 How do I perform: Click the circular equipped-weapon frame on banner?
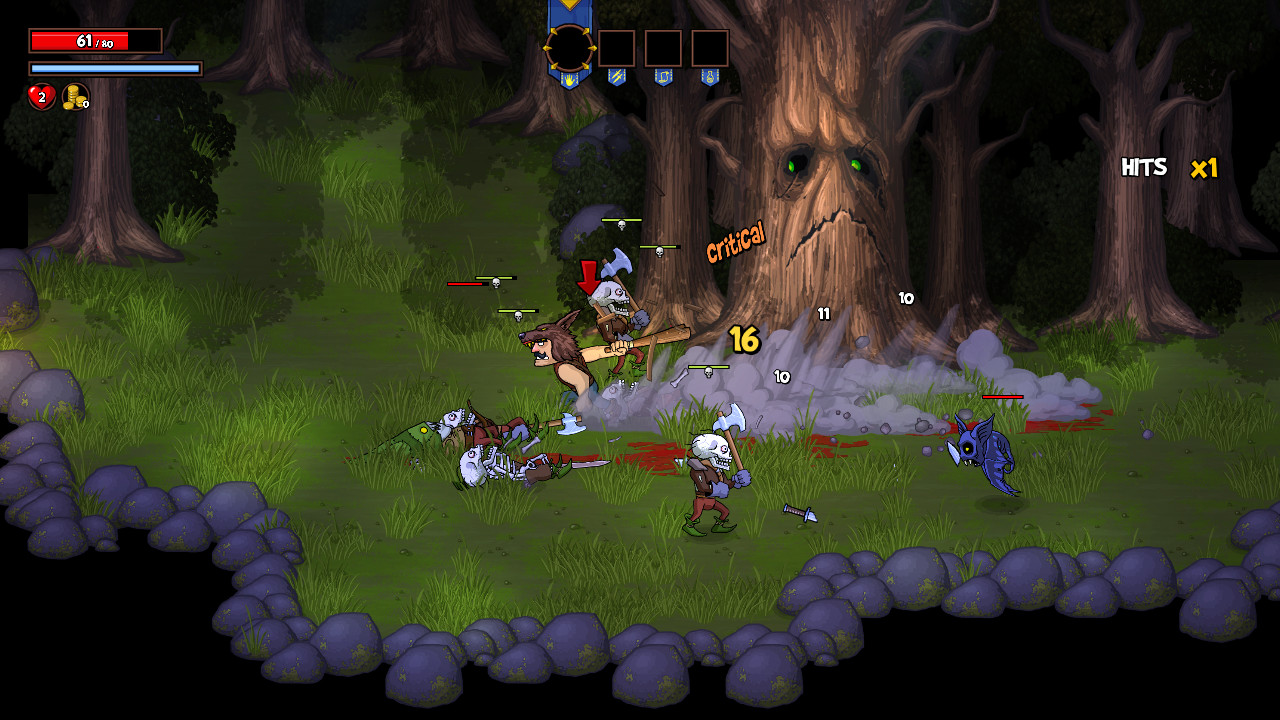[x=569, y=46]
